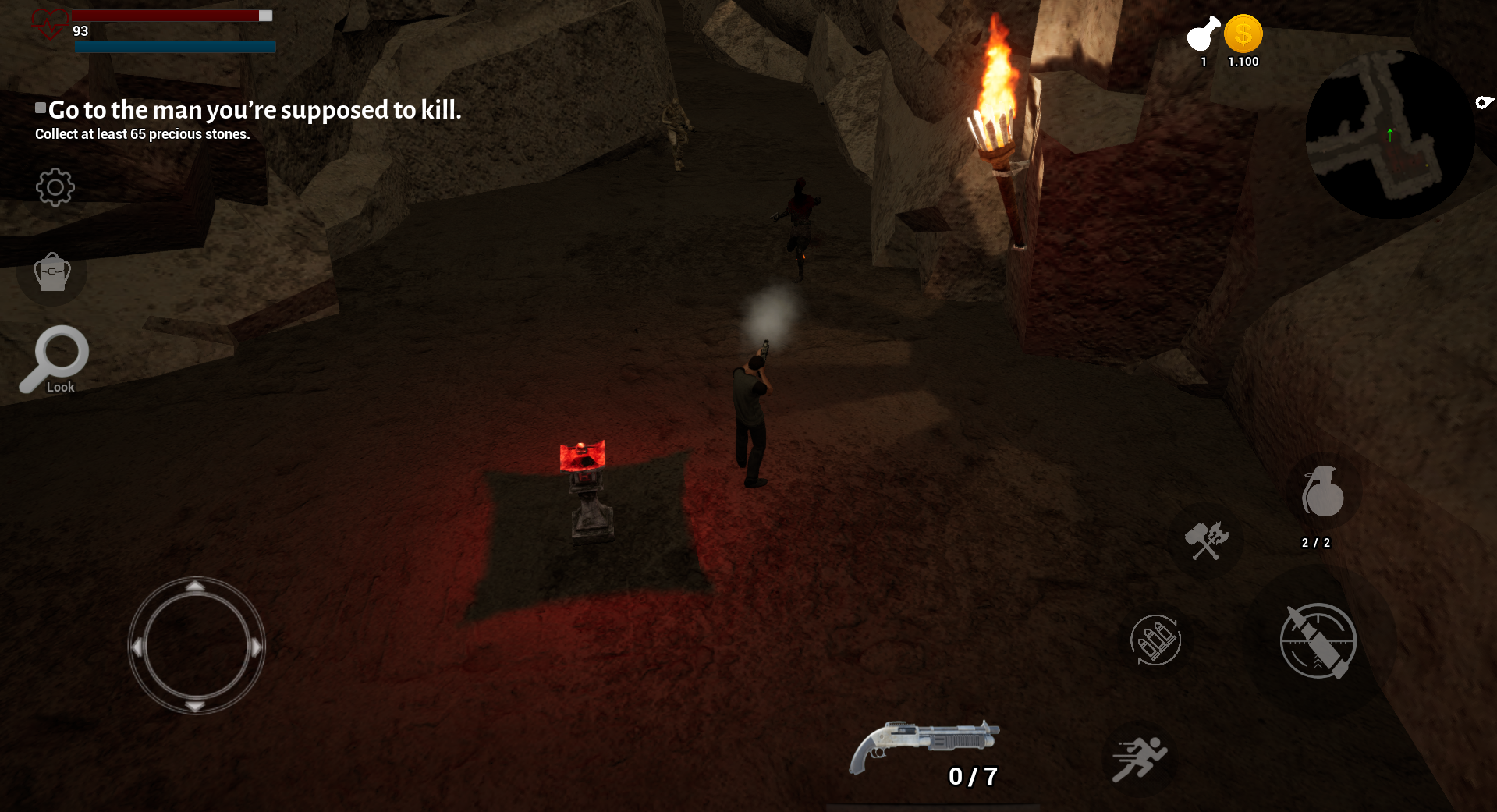Activate the sprint running button
The width and height of the screenshot is (1497, 812).
click(x=1139, y=758)
